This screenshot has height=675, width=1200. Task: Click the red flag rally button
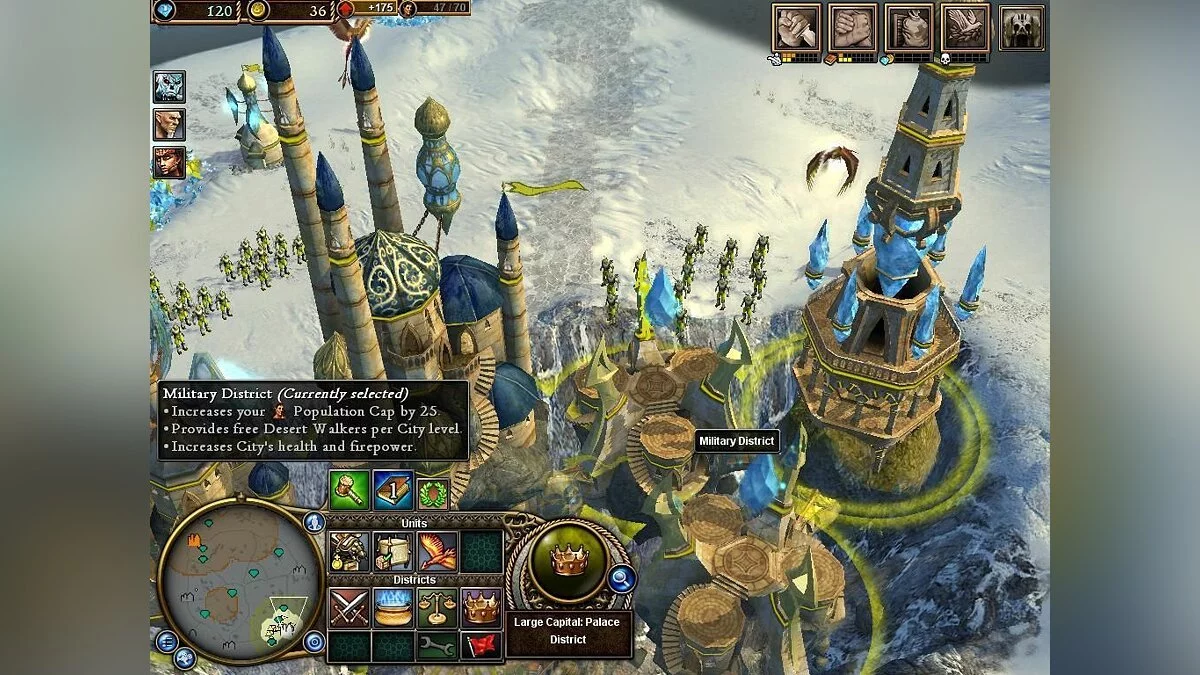tap(481, 646)
